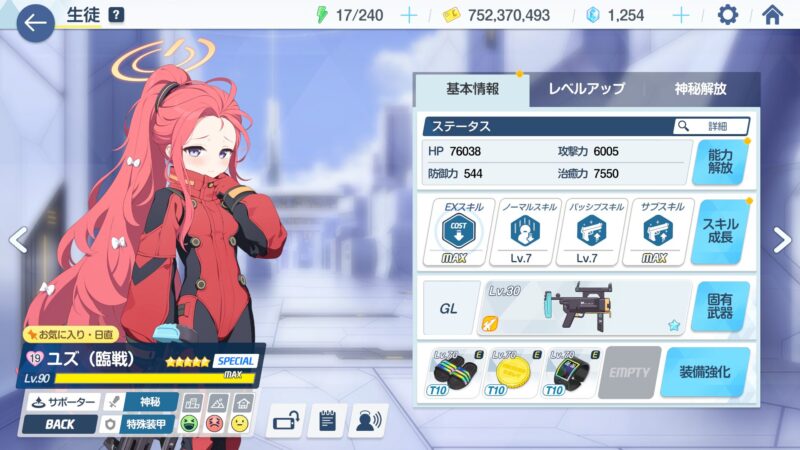Viewport: 800px width, 450px height.
Task: Open the help question mark next to 生徒
Action: [x=116, y=15]
